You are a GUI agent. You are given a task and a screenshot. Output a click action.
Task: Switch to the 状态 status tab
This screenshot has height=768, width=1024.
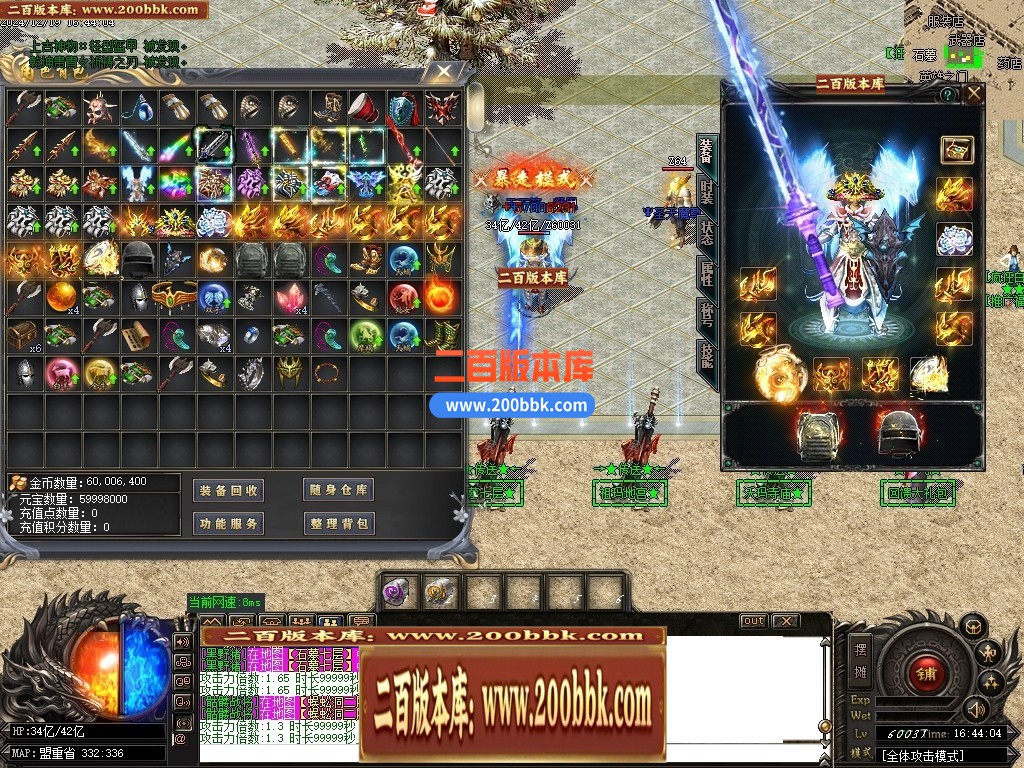pos(706,233)
